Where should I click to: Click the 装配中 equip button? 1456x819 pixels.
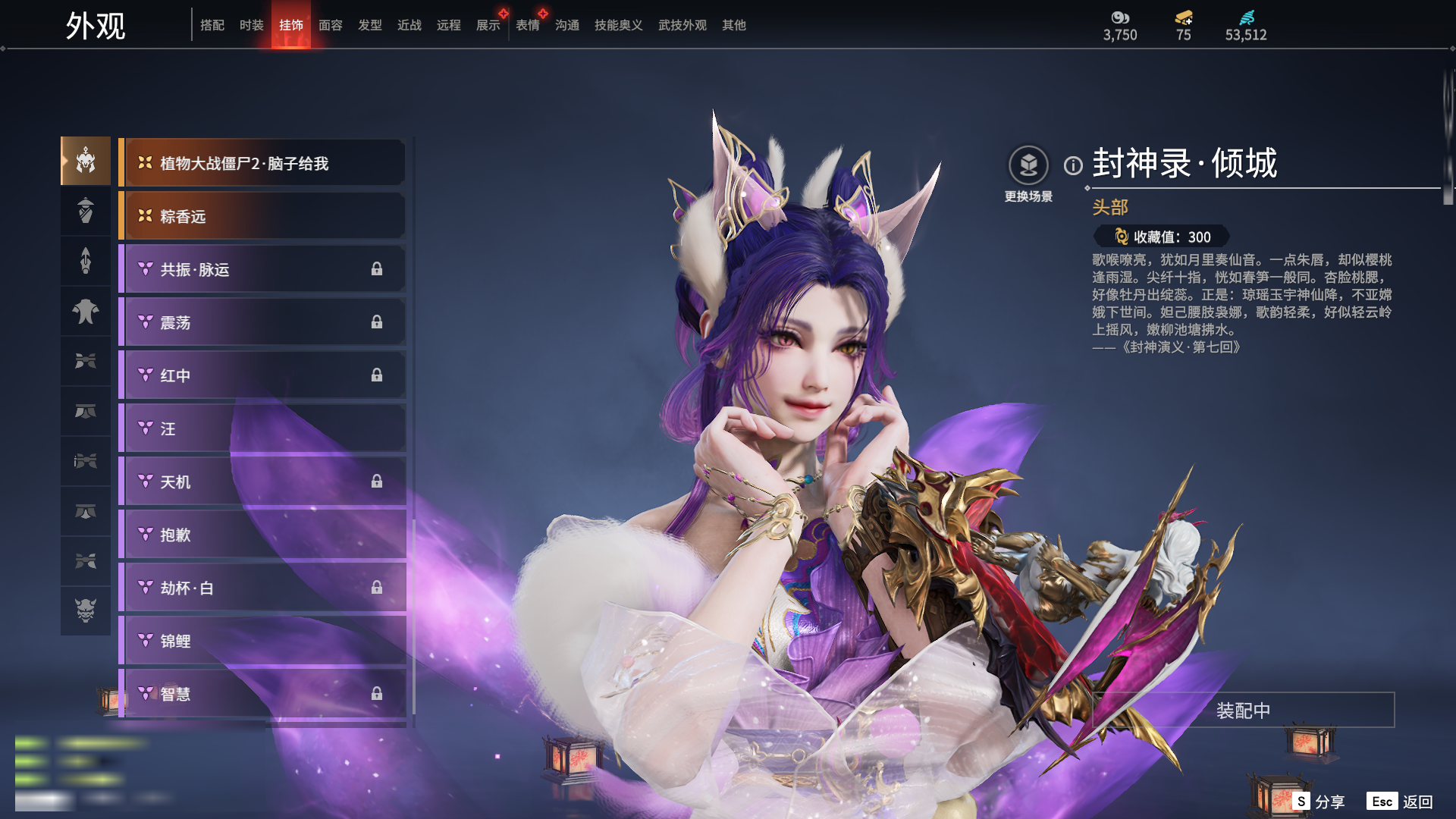(x=1243, y=711)
